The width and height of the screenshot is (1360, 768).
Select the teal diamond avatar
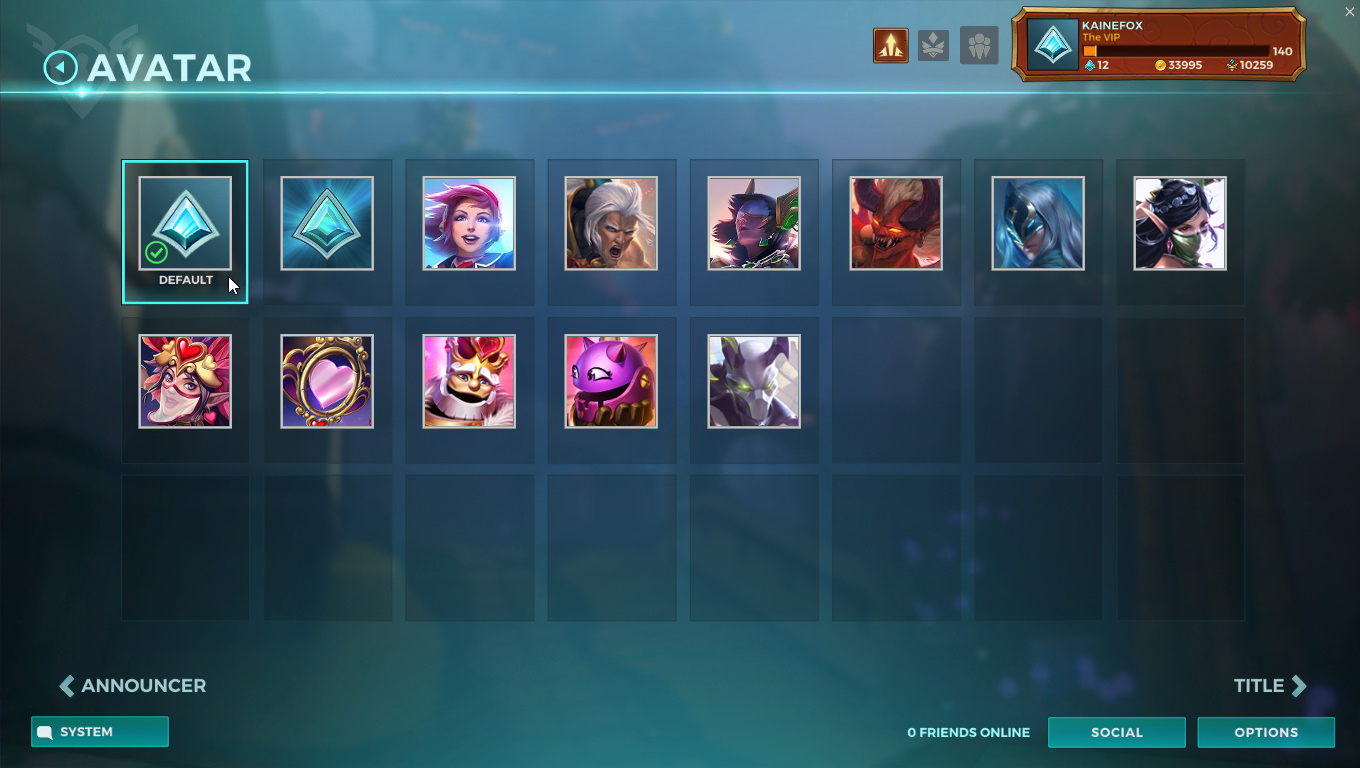point(327,223)
